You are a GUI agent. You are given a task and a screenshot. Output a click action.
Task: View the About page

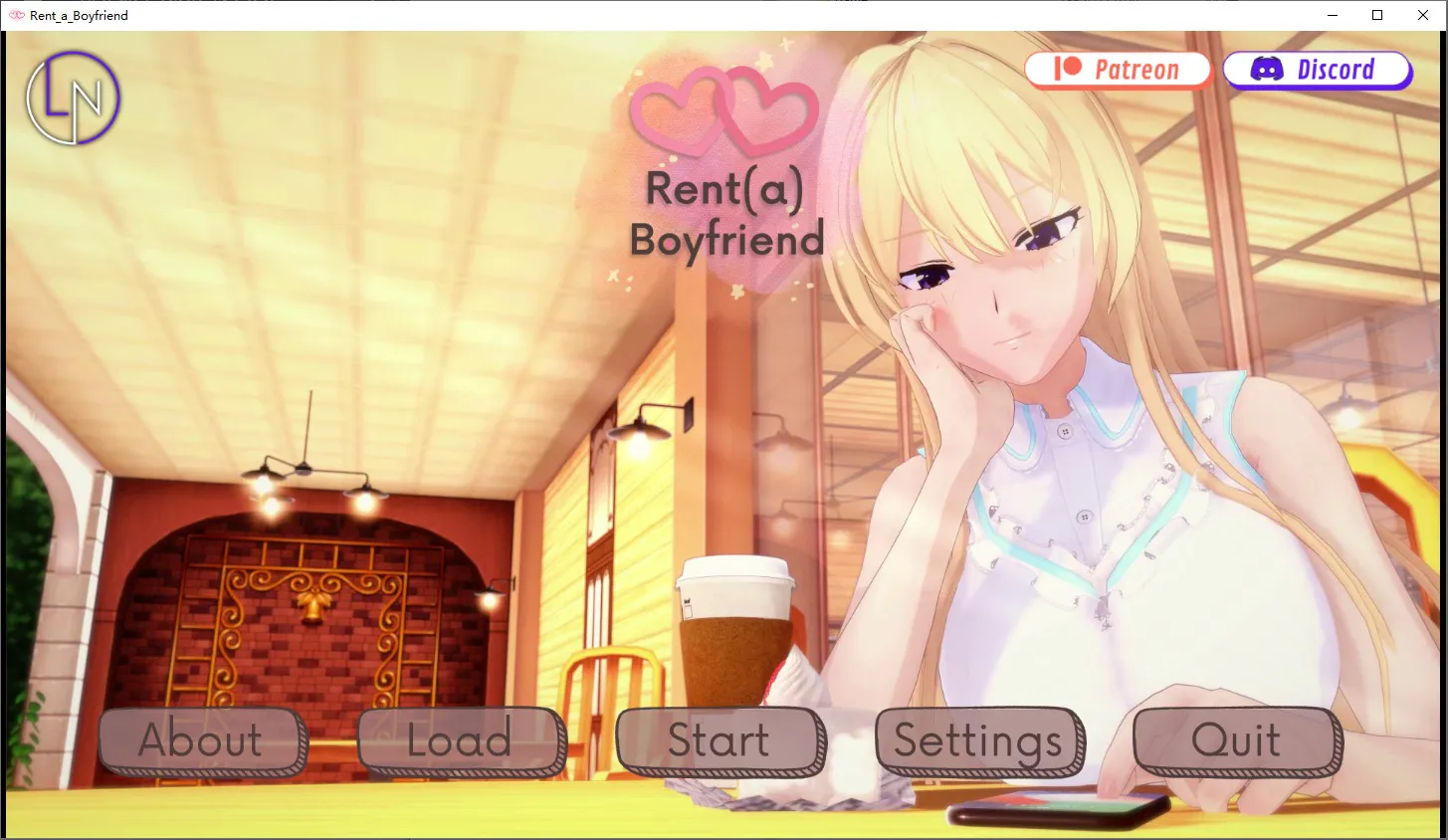201,739
